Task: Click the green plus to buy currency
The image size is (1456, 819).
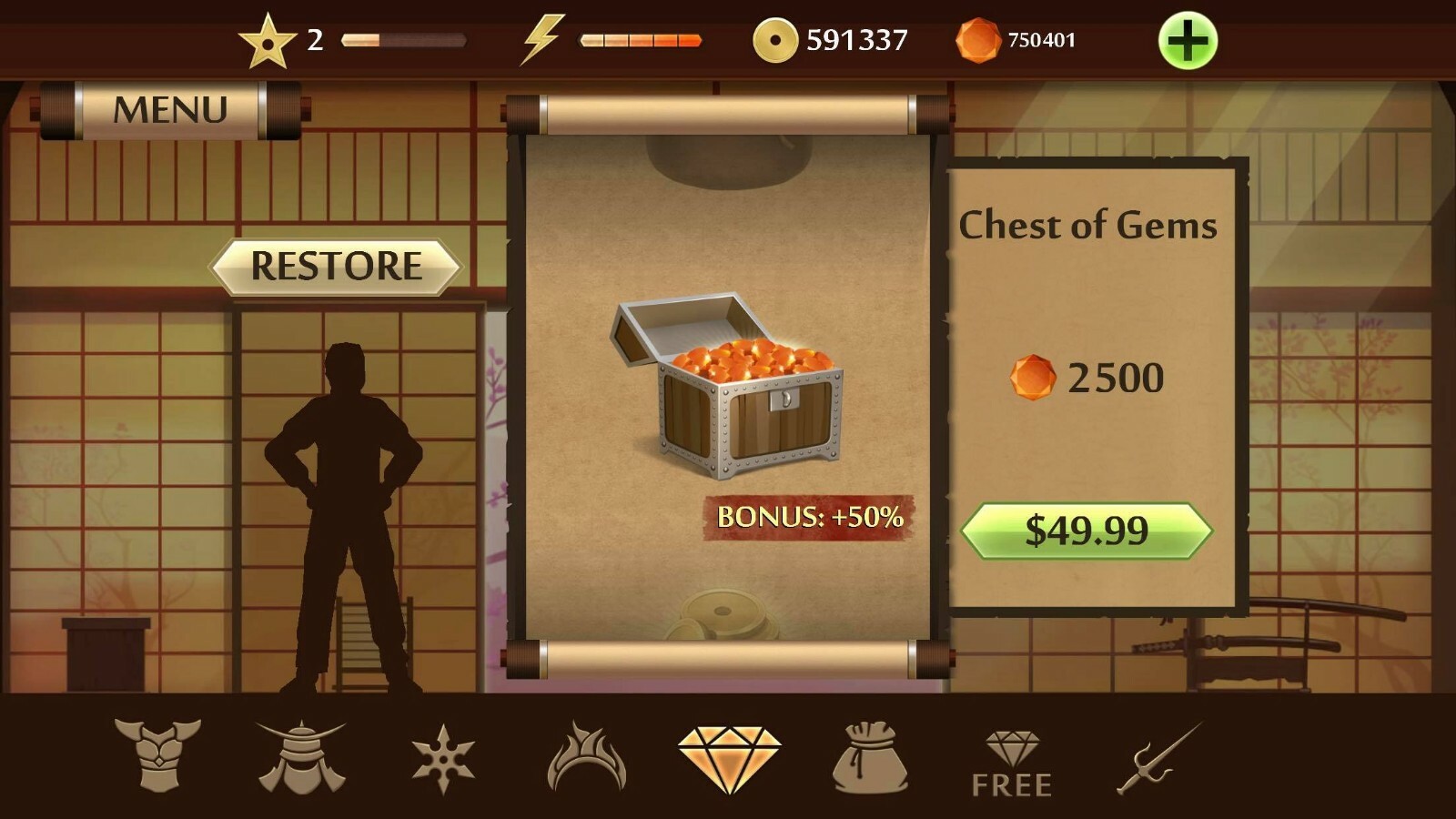Action: [1190, 40]
